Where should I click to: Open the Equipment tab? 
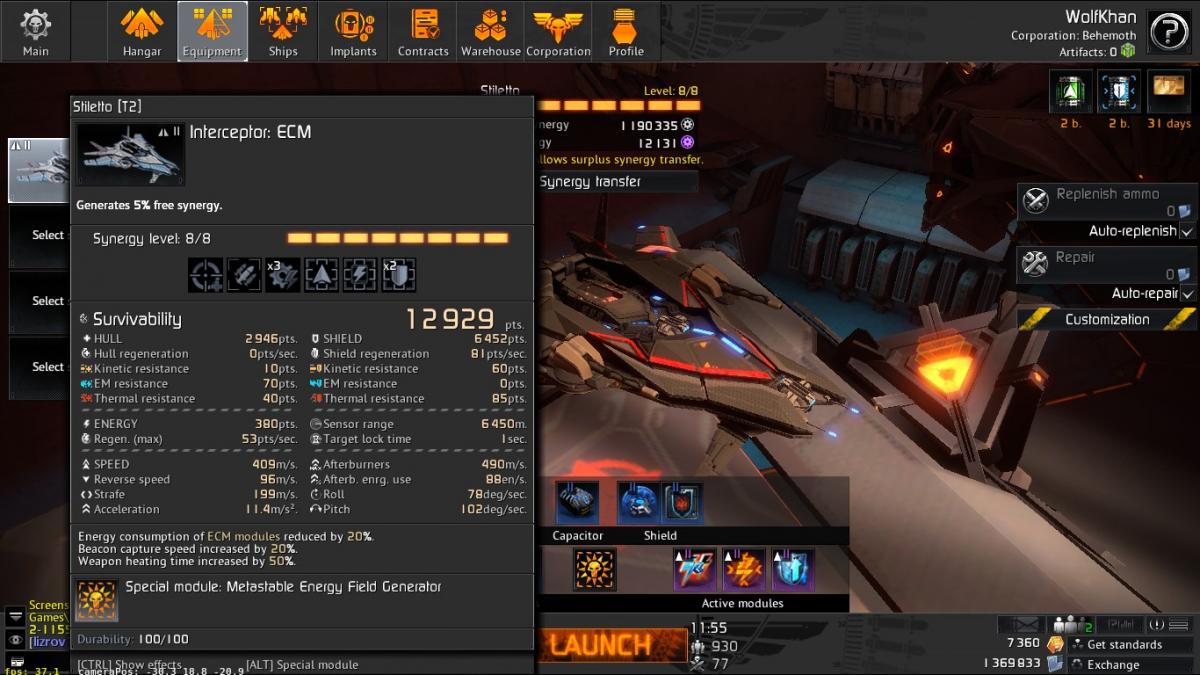pyautogui.click(x=212, y=31)
